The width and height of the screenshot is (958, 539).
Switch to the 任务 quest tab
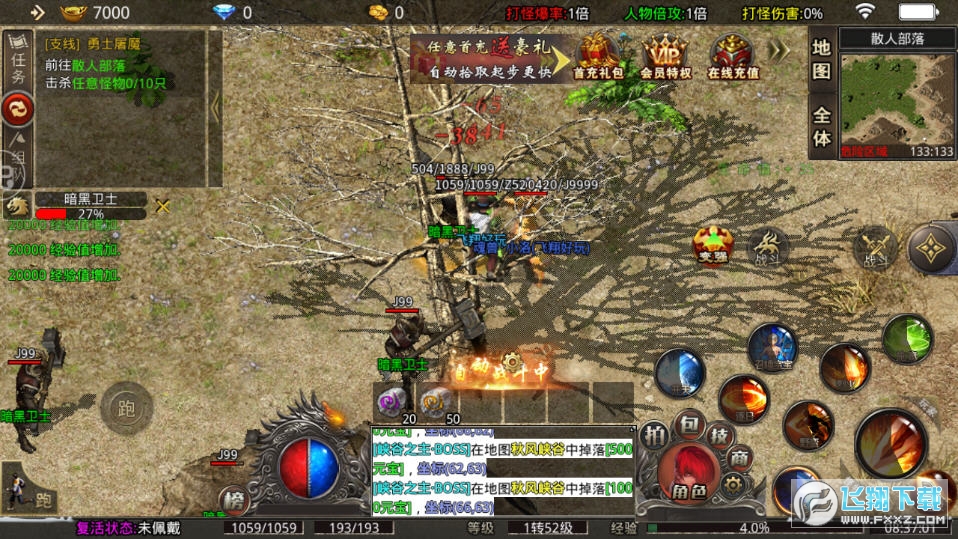(x=17, y=60)
